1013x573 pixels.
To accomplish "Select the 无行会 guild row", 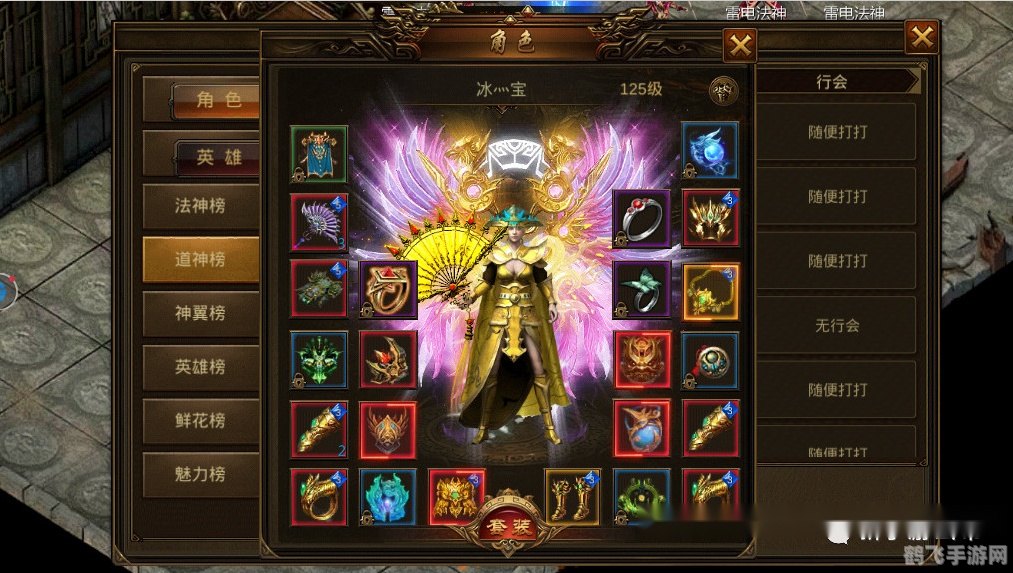I will (x=837, y=325).
